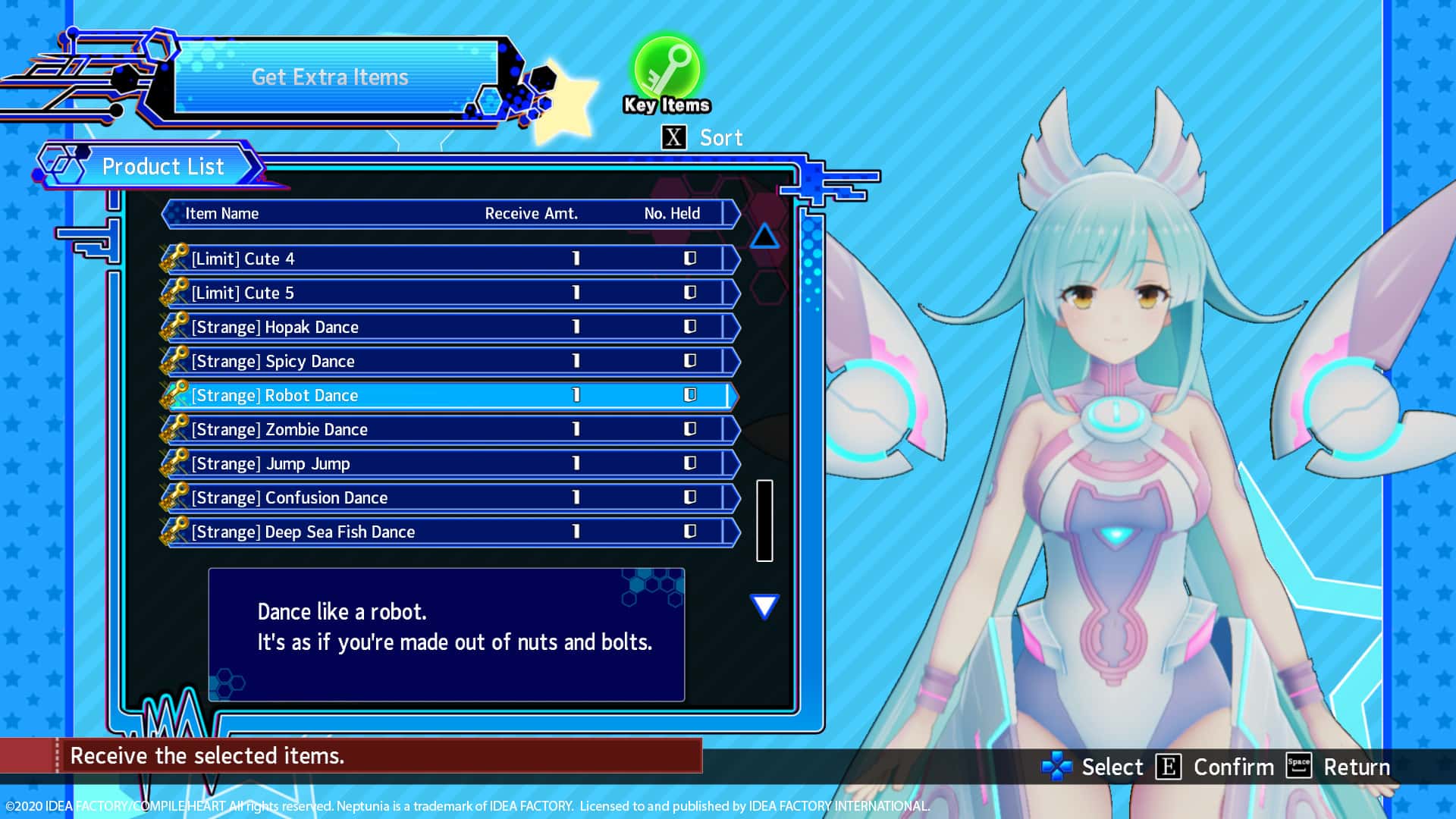The width and height of the screenshot is (1456, 819).
Task: Click the blue down-arrow below the scrollbar
Action: 764,606
